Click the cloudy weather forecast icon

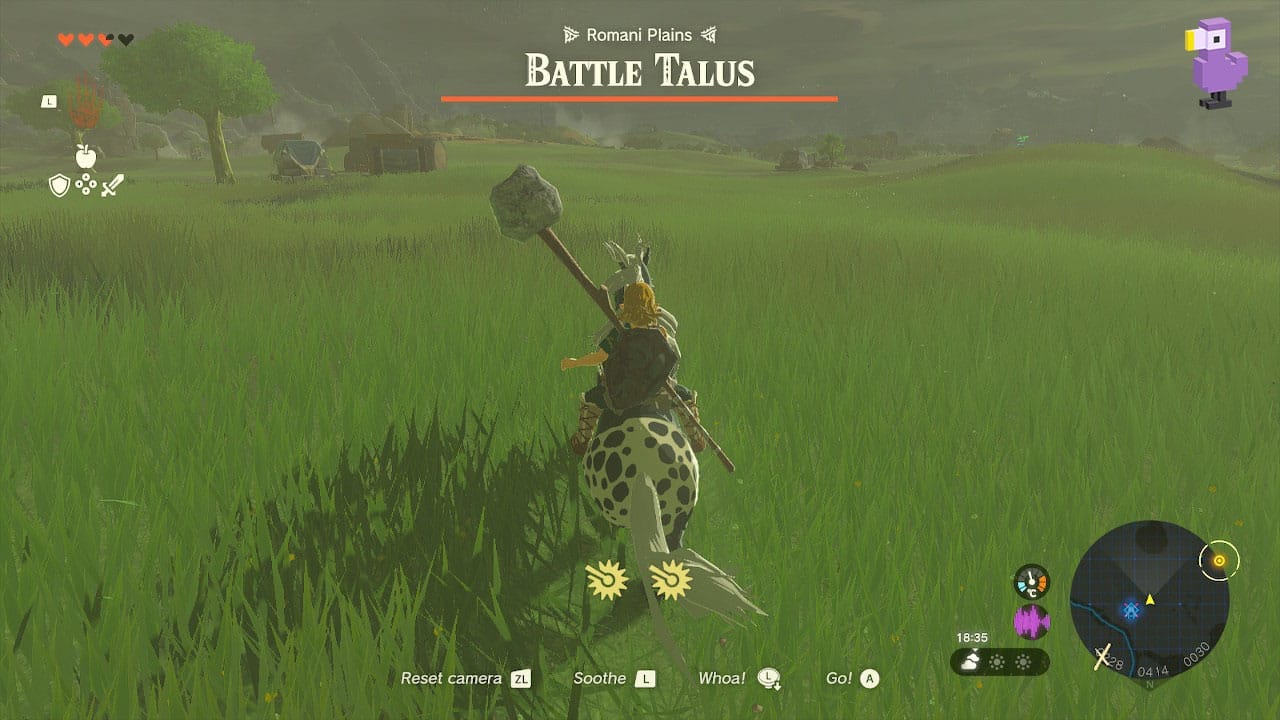[x=968, y=660]
